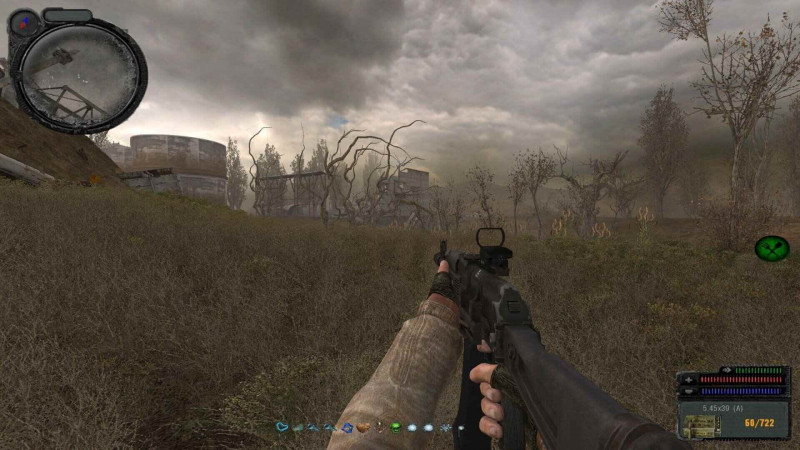Select the light-blue ring artifact icon
Viewport: 800px width, 450px height.
point(283,428)
